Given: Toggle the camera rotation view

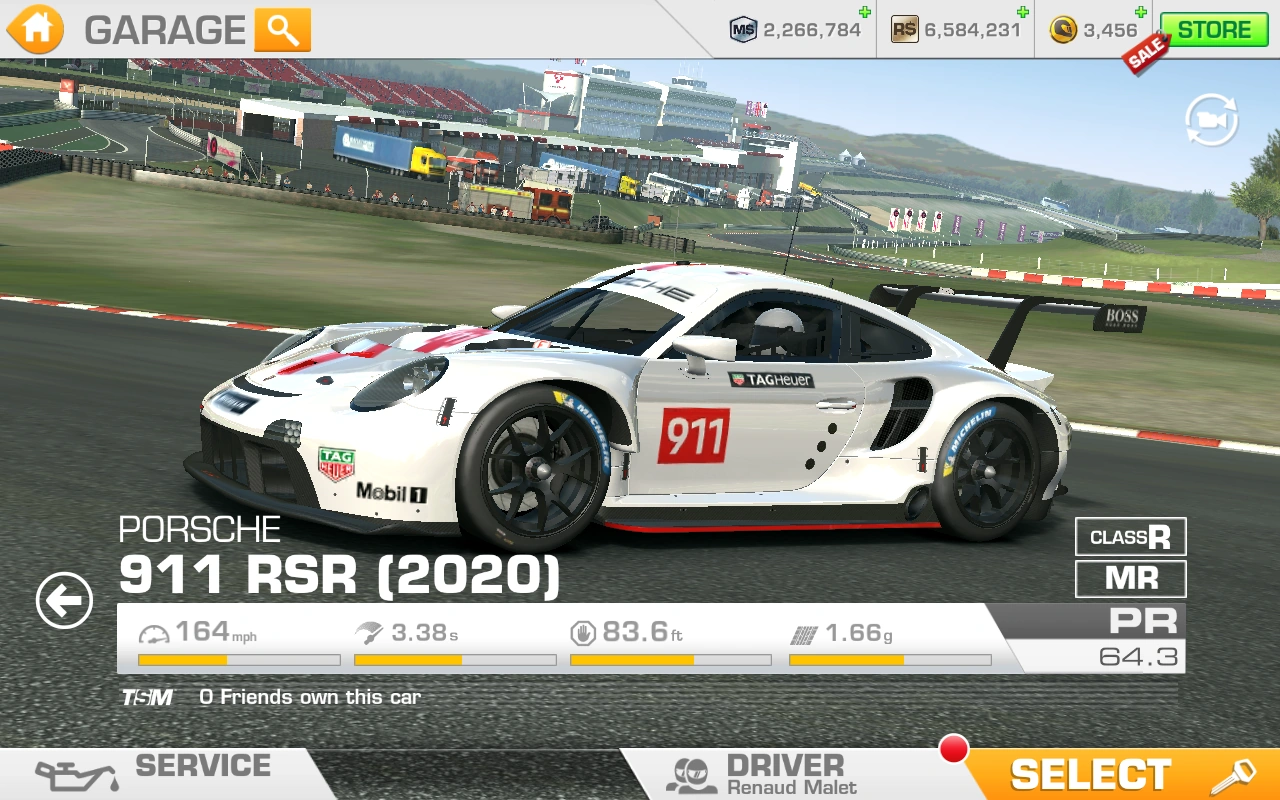Looking at the screenshot, I should [x=1211, y=121].
